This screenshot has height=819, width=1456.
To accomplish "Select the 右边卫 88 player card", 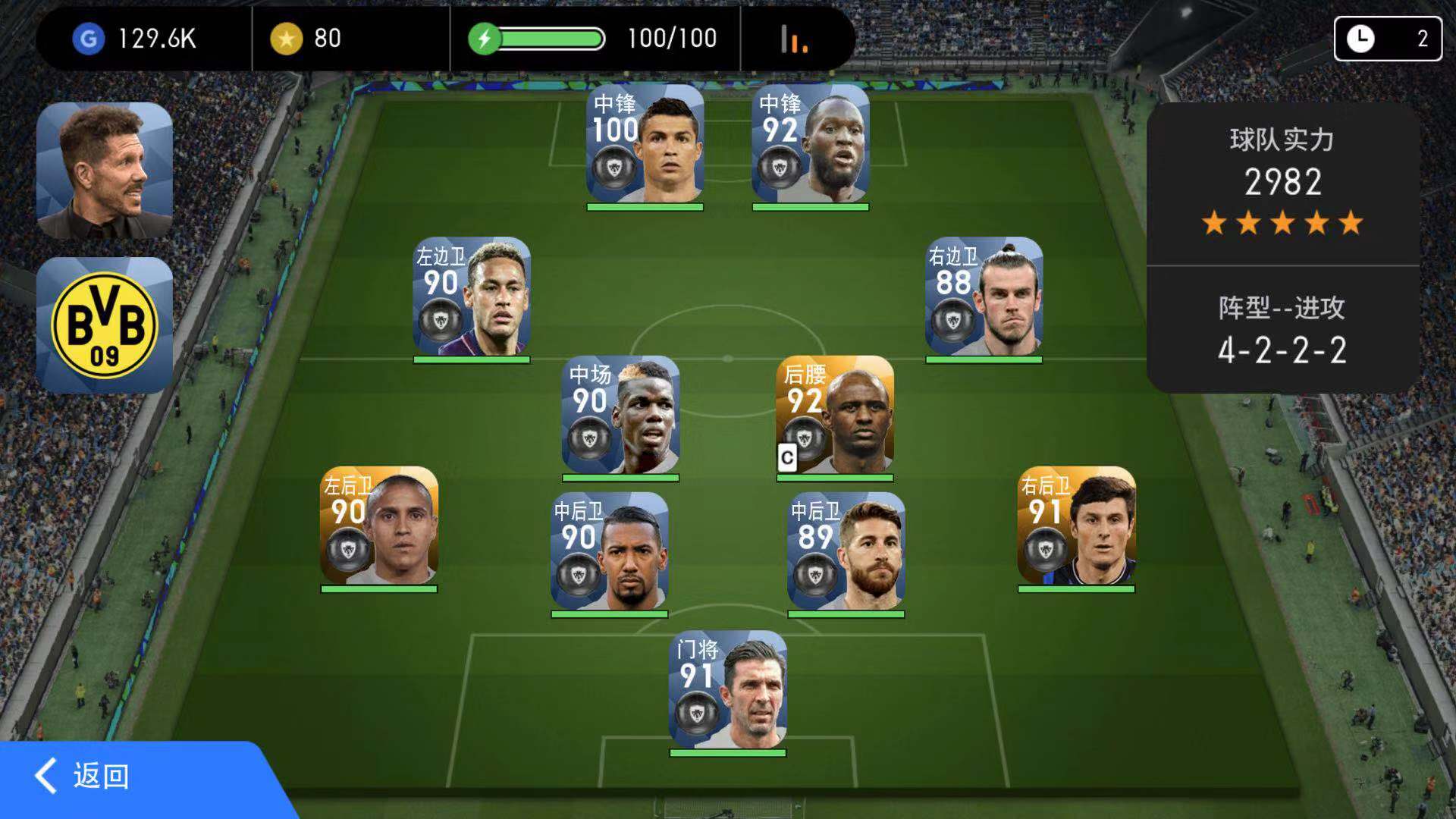I will (984, 298).
